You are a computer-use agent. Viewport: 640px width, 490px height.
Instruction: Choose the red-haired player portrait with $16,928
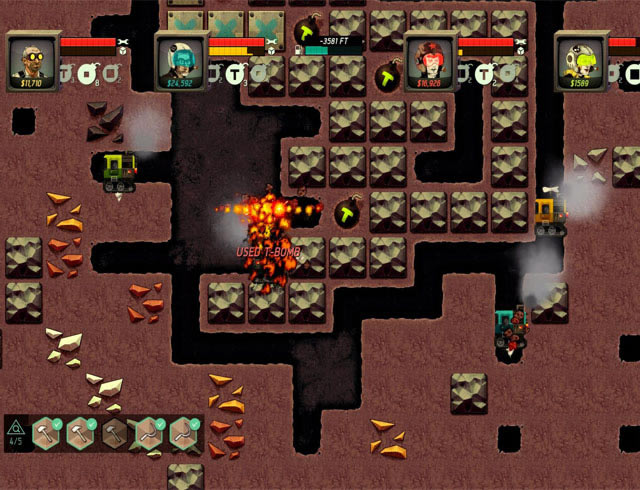[430, 61]
